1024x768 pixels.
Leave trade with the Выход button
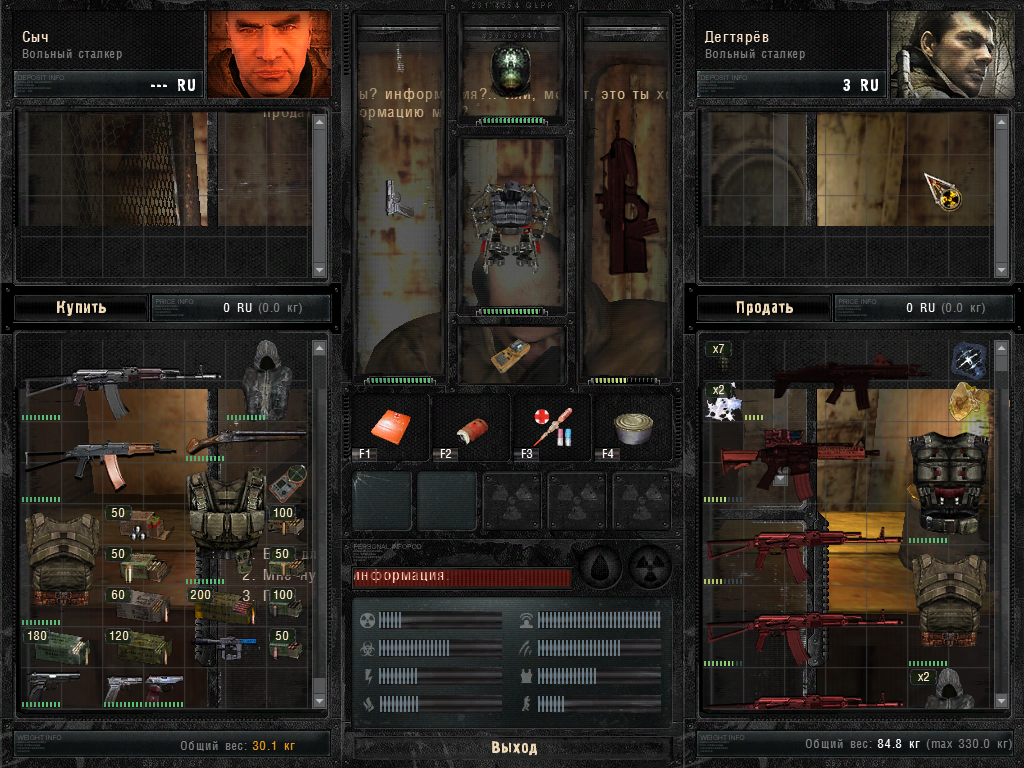(513, 747)
